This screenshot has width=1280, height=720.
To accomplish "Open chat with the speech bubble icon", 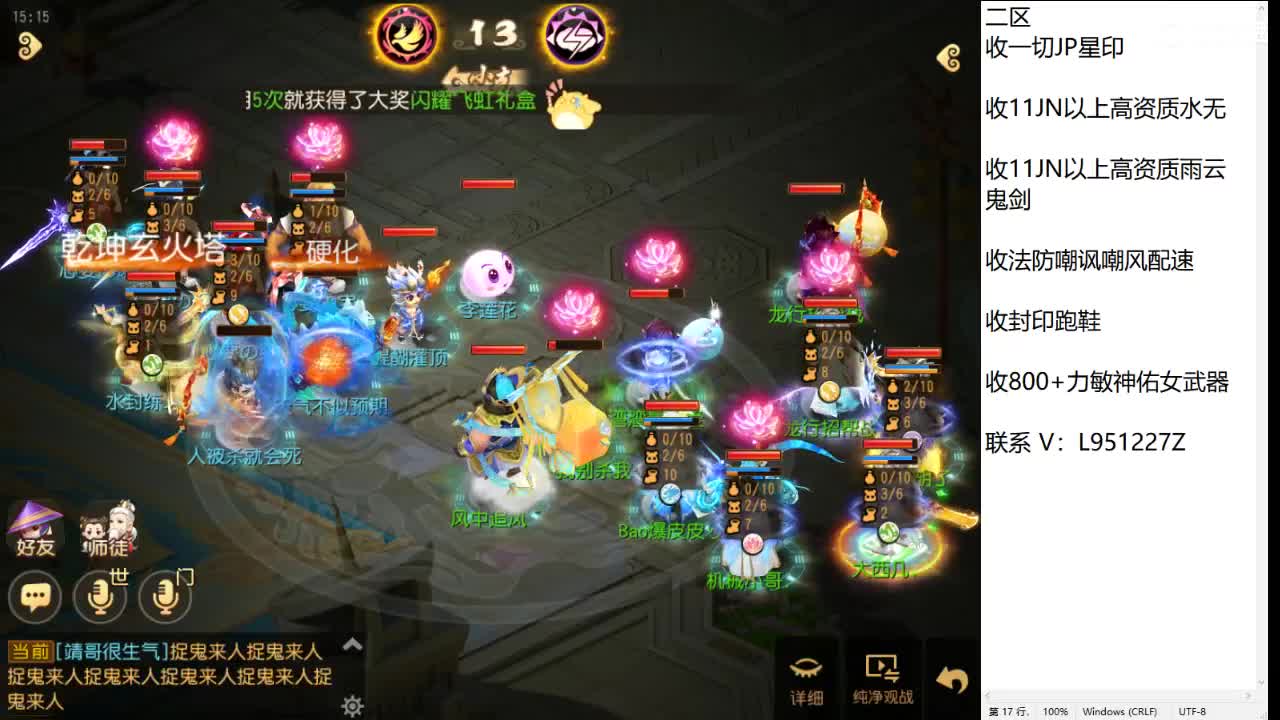I will [35, 596].
